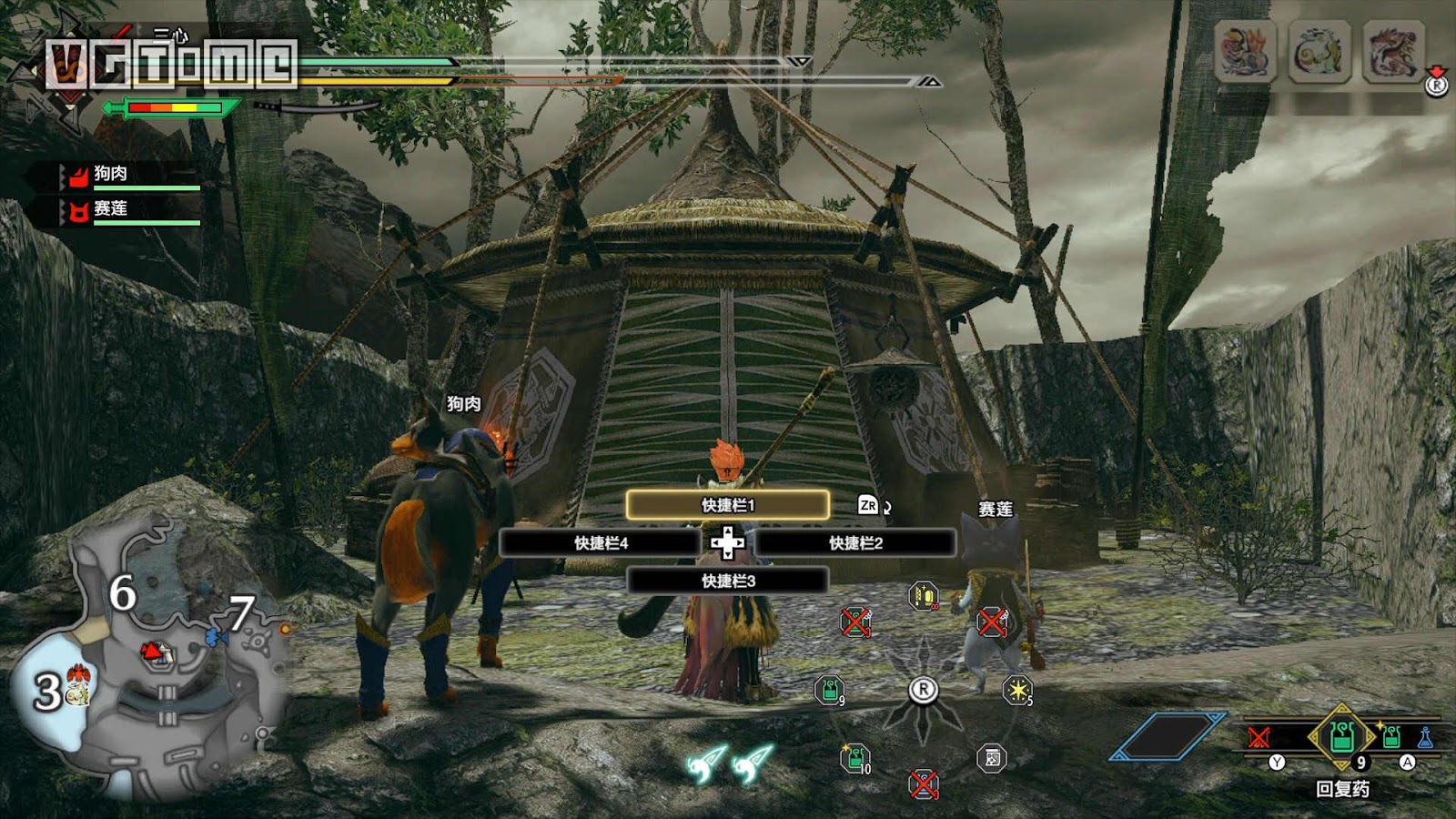The image size is (1456, 819).
Task: Open the map scroll radial shortcut
Action: (x=992, y=758)
